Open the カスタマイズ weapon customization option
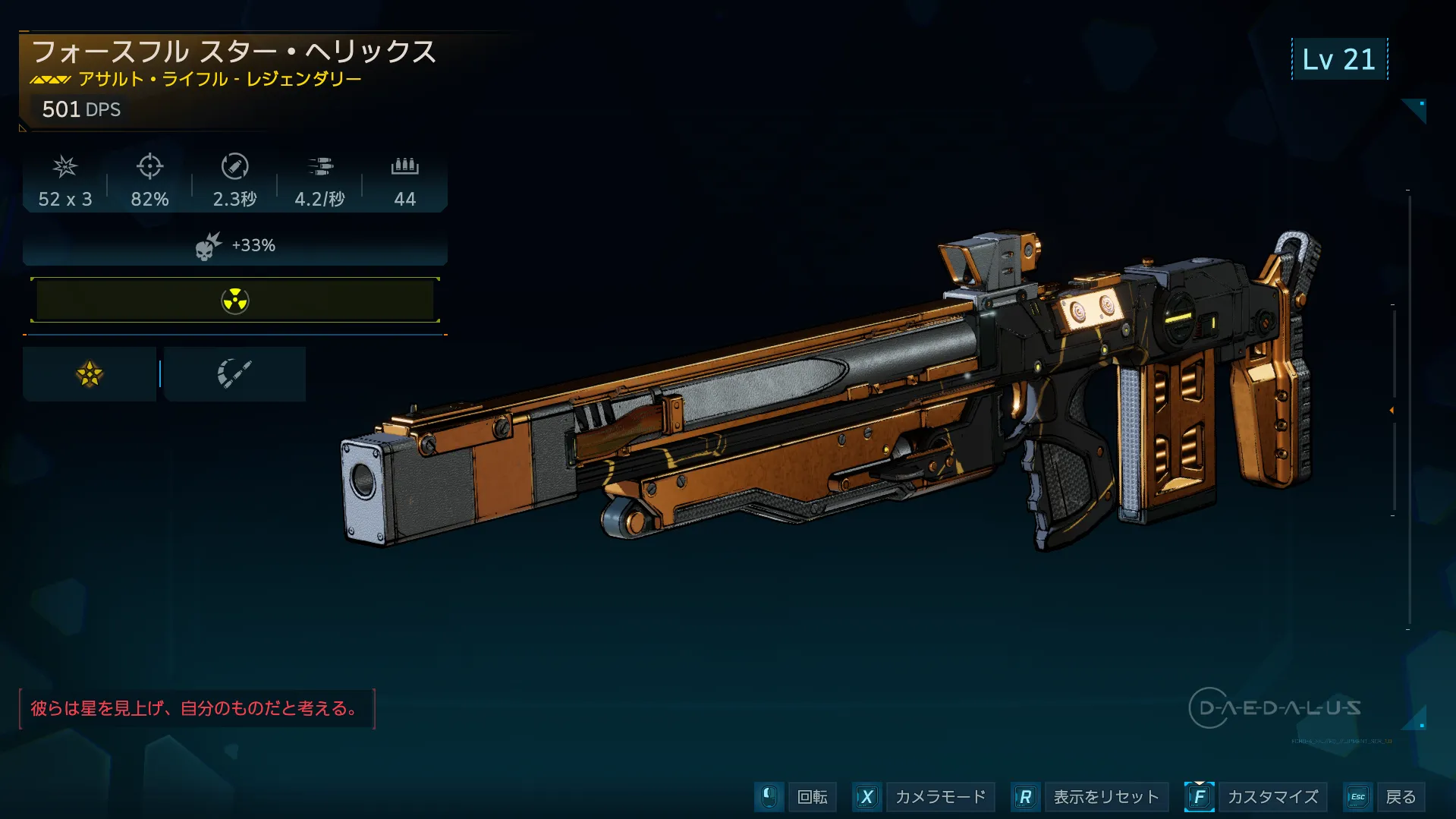The width and height of the screenshot is (1456, 819). pos(1272,797)
